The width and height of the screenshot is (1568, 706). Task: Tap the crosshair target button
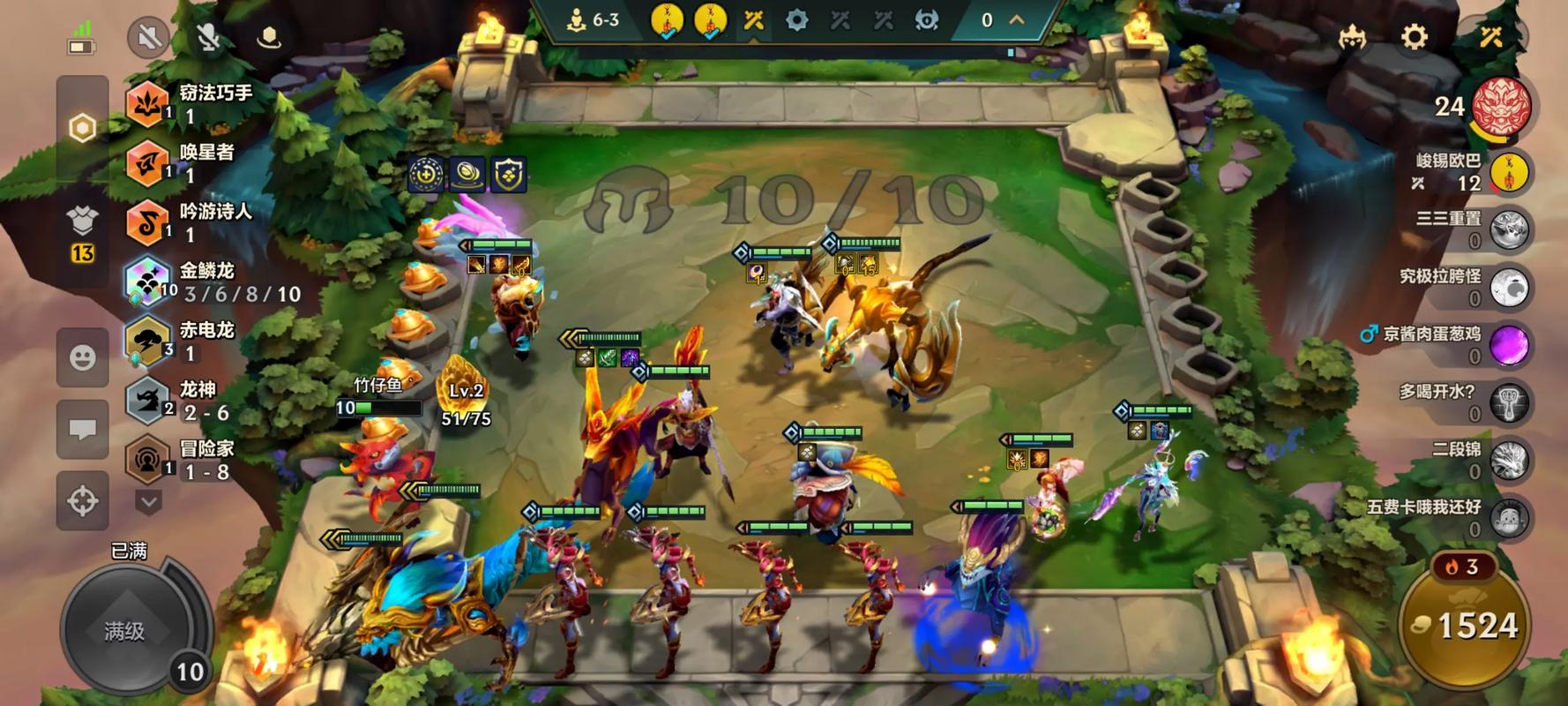pyautogui.click(x=83, y=501)
